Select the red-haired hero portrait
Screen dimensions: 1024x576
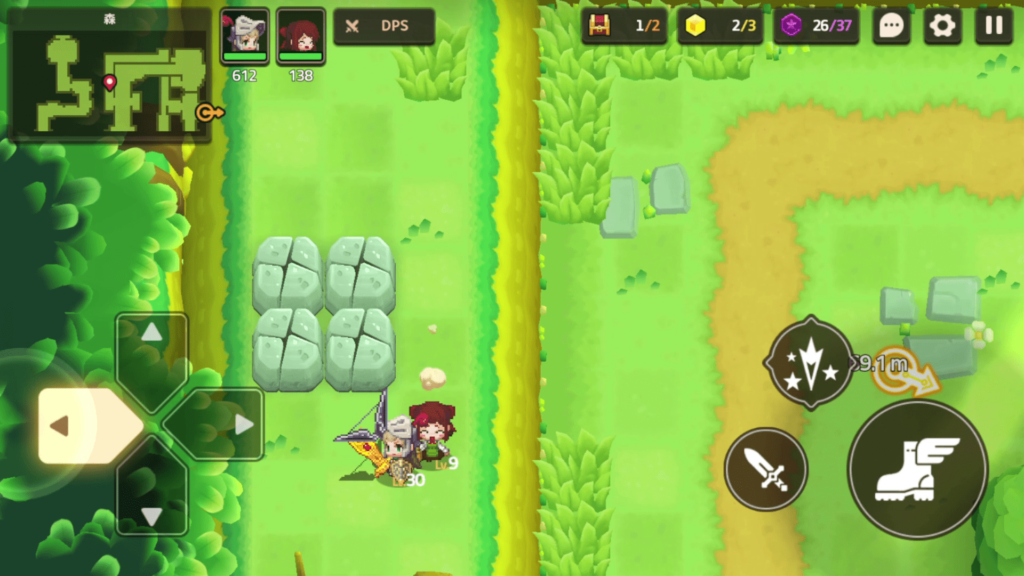tap(300, 37)
